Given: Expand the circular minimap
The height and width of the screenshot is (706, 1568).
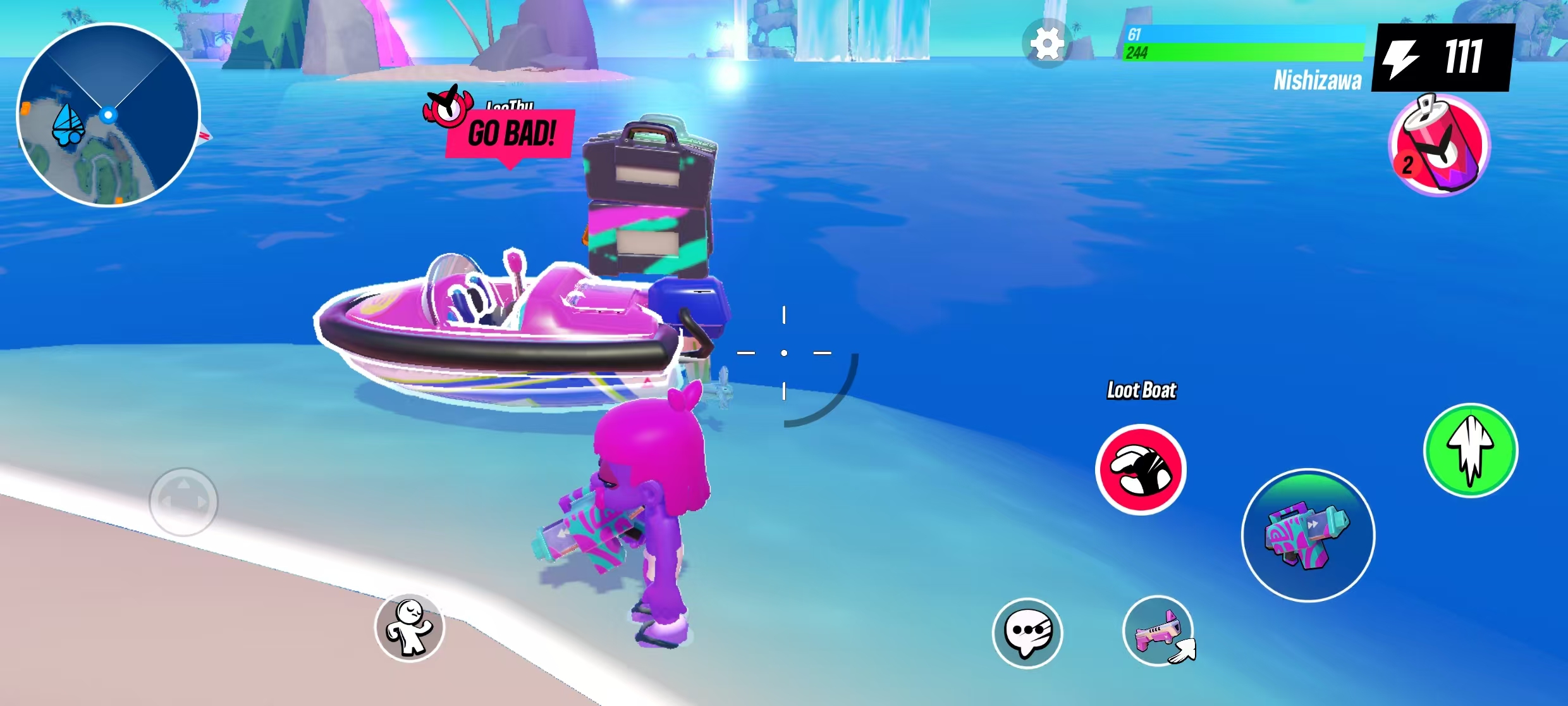Looking at the screenshot, I should (108, 115).
